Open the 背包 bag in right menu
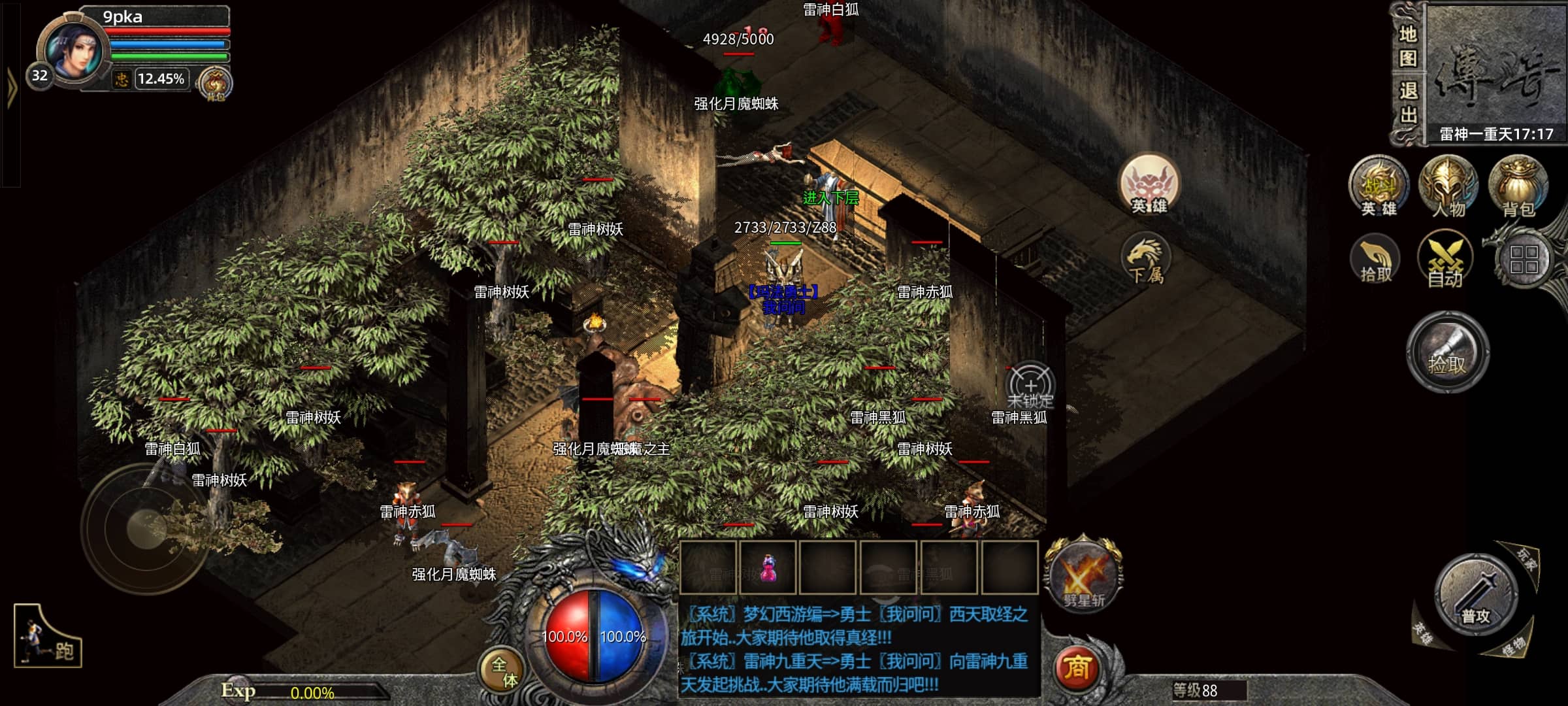This screenshot has height=706, width=1568. 1518,186
